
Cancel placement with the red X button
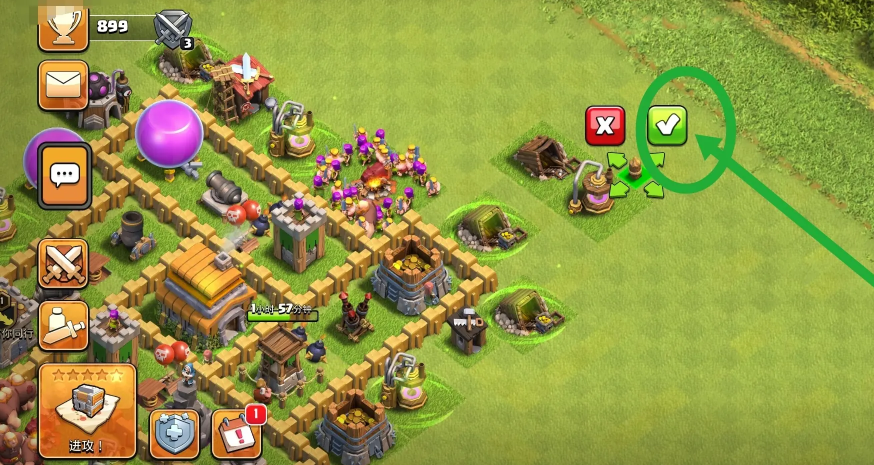605,126
